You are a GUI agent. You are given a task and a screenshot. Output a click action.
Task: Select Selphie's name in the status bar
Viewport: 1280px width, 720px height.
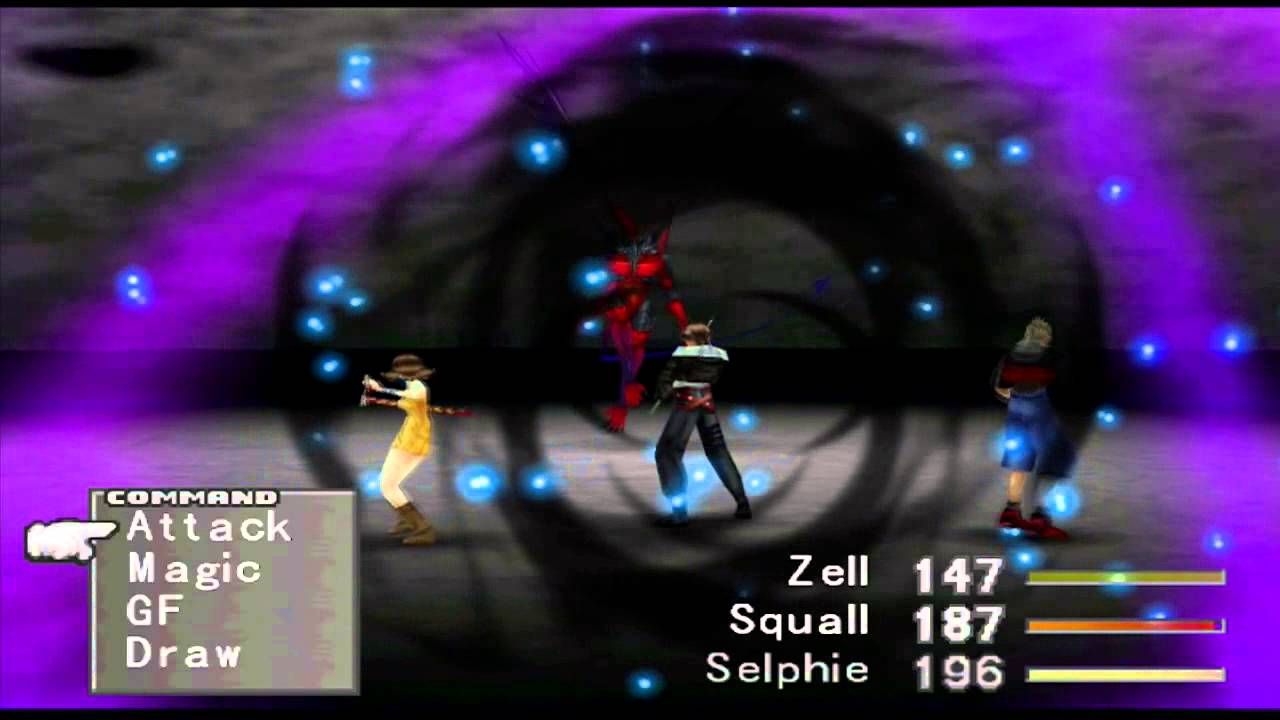coord(786,668)
